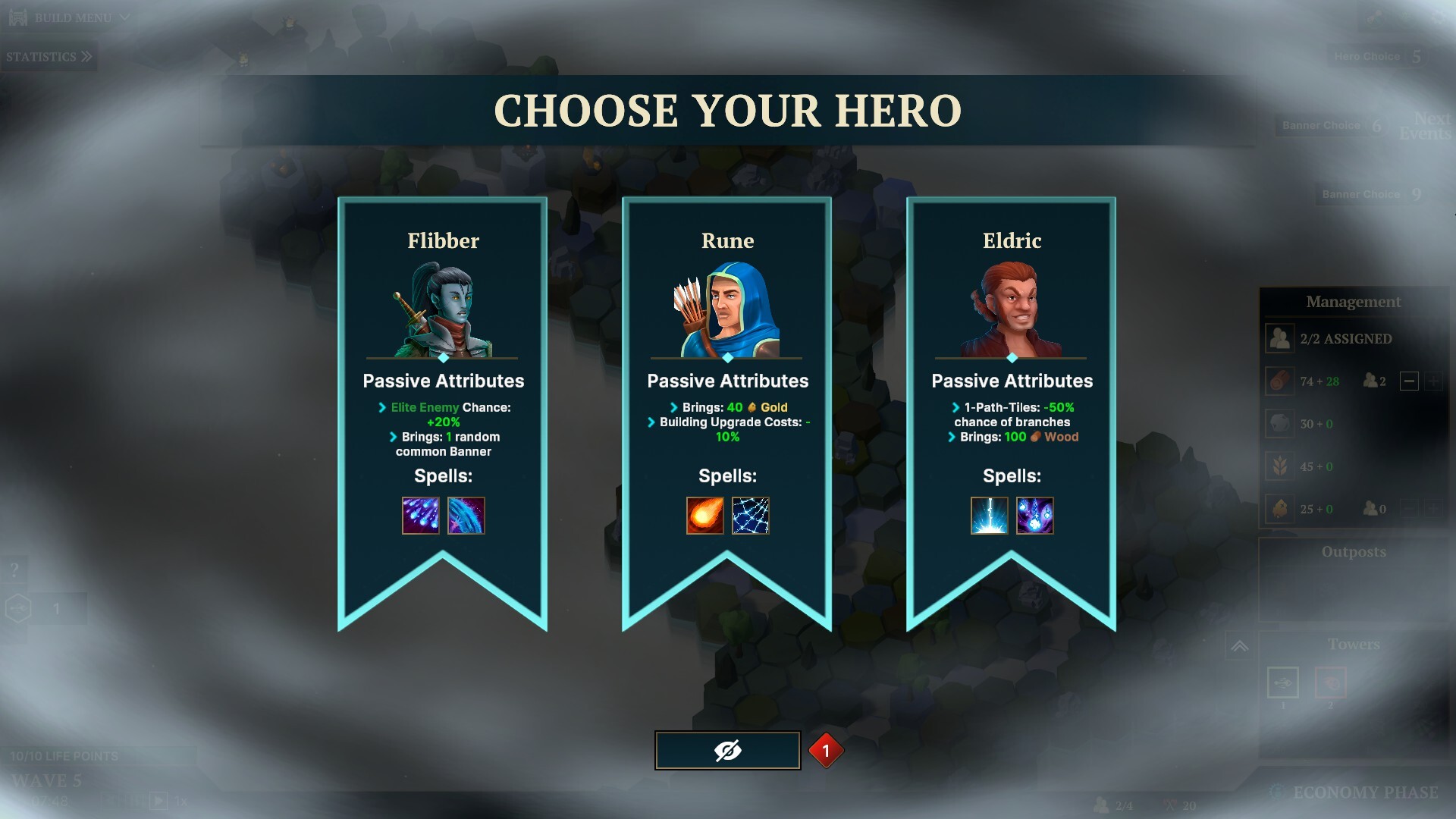View Rune's fireball spell icon
This screenshot has width=1456, height=819.
pyautogui.click(x=705, y=516)
